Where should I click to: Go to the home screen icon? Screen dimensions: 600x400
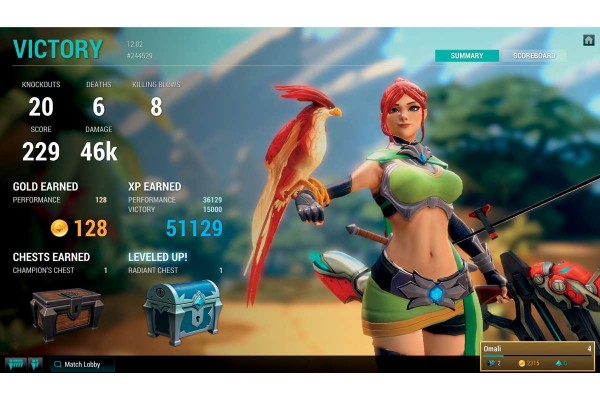pos(588,40)
